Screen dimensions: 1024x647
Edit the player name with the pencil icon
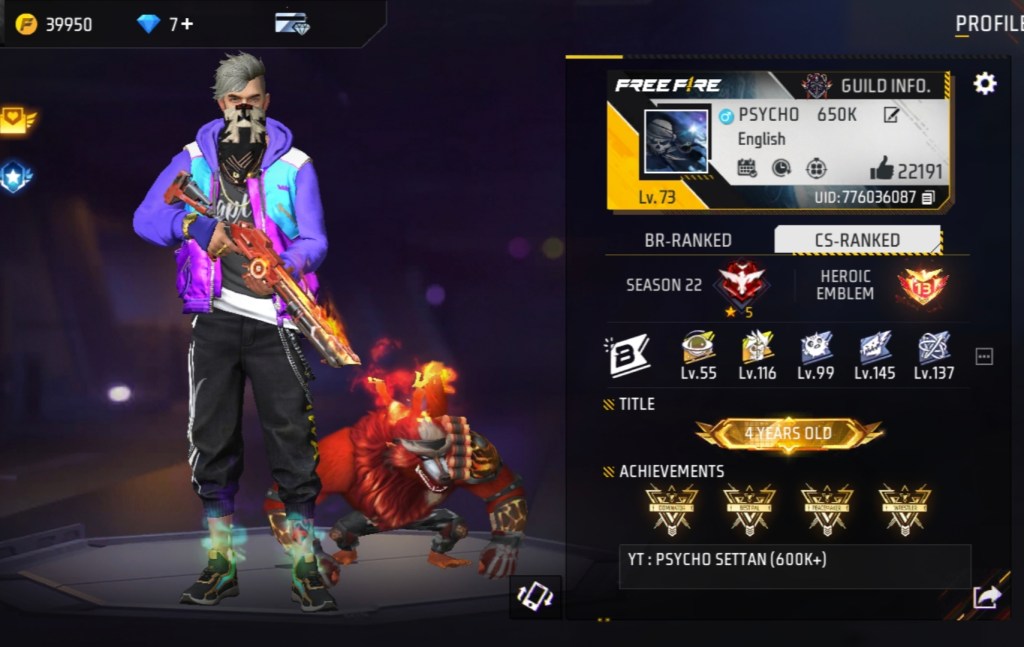(891, 115)
